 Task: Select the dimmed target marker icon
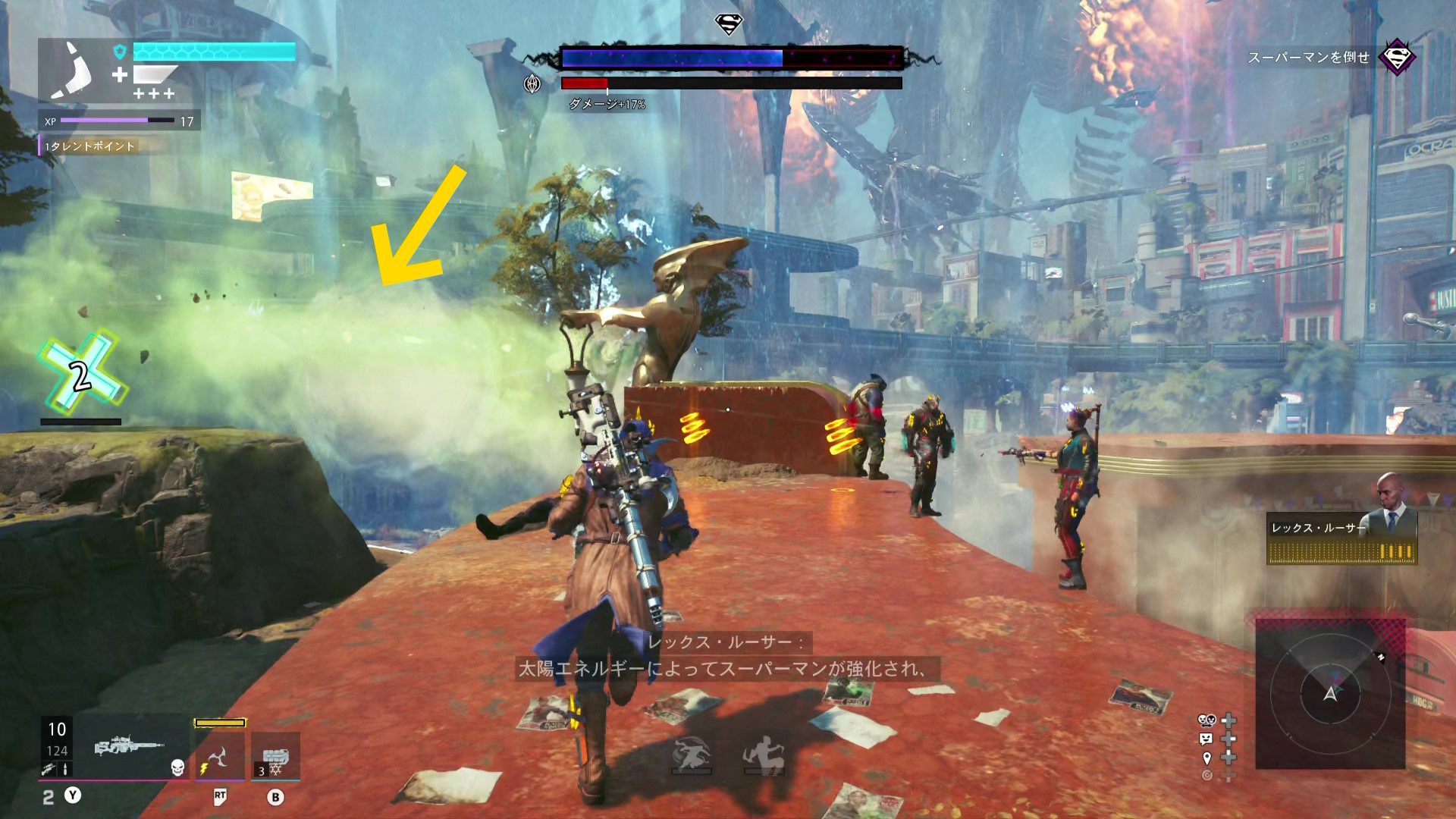point(1207,775)
